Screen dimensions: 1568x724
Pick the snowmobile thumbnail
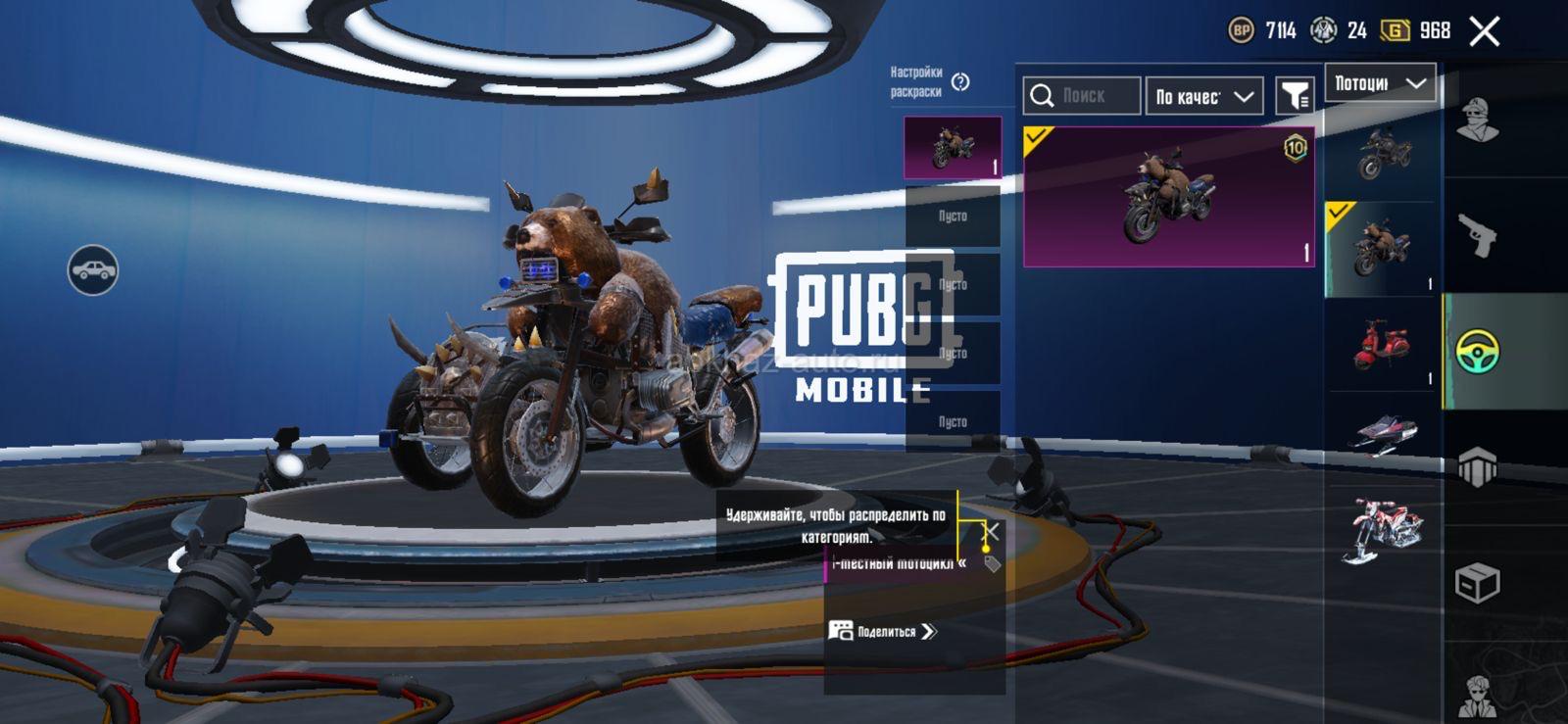point(1384,433)
